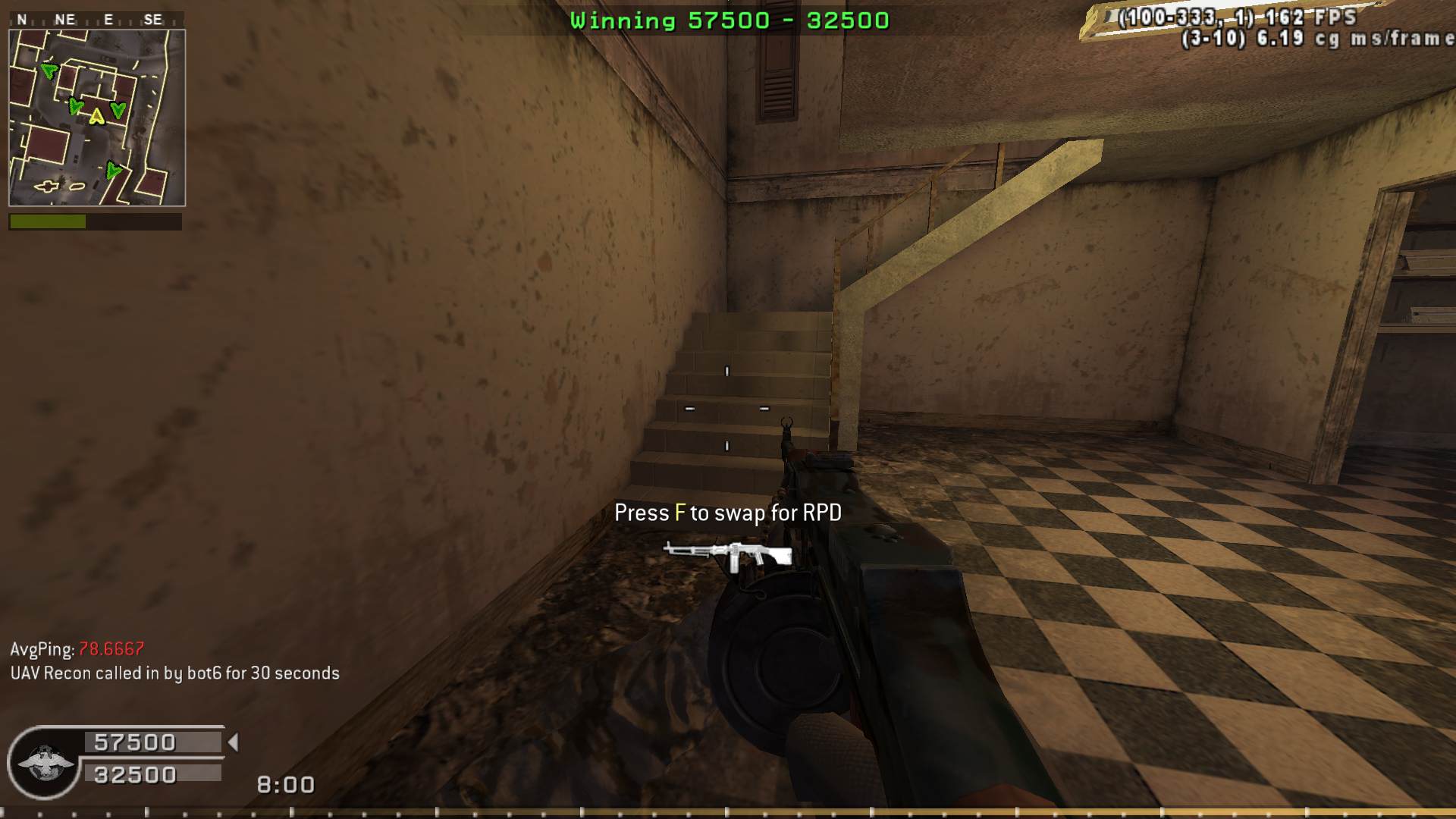Click the minimap in the corner
Image resolution: width=1456 pixels, height=819 pixels.
[97, 118]
